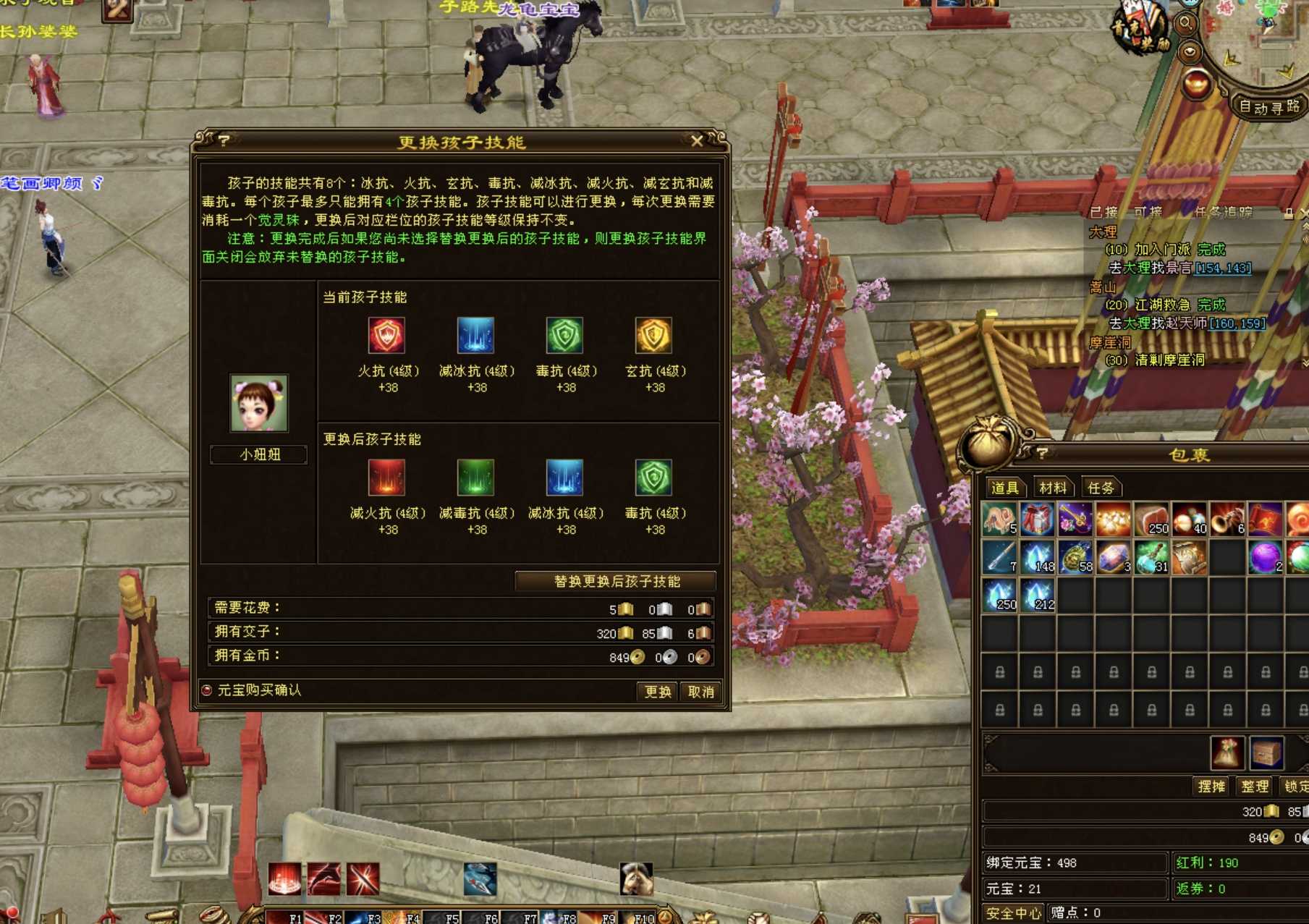Open the 安全中心 security center
The width and height of the screenshot is (1309, 924).
tap(1013, 913)
